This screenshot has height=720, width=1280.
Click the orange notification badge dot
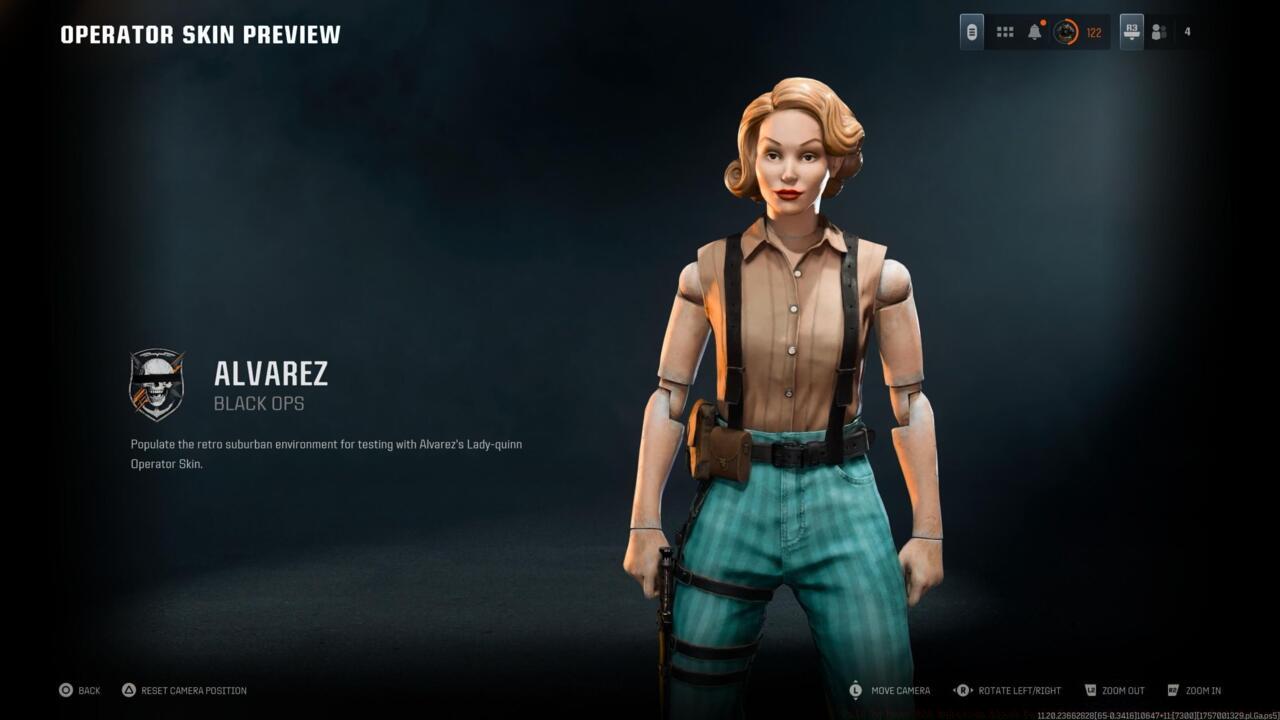click(x=1043, y=20)
